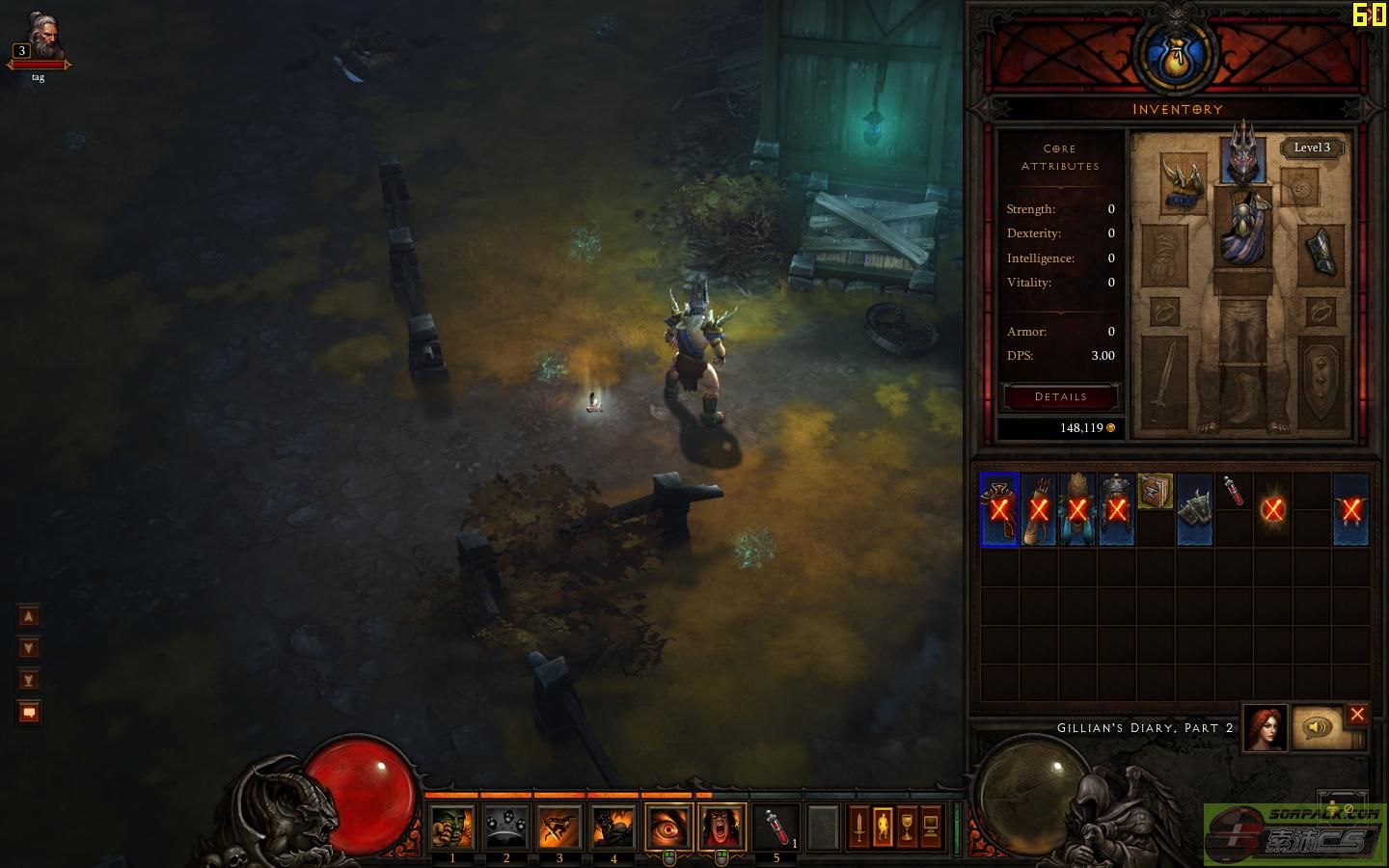Pick up the green armor in the bag
This screenshot has height=868, width=1389.
[x=1194, y=509]
